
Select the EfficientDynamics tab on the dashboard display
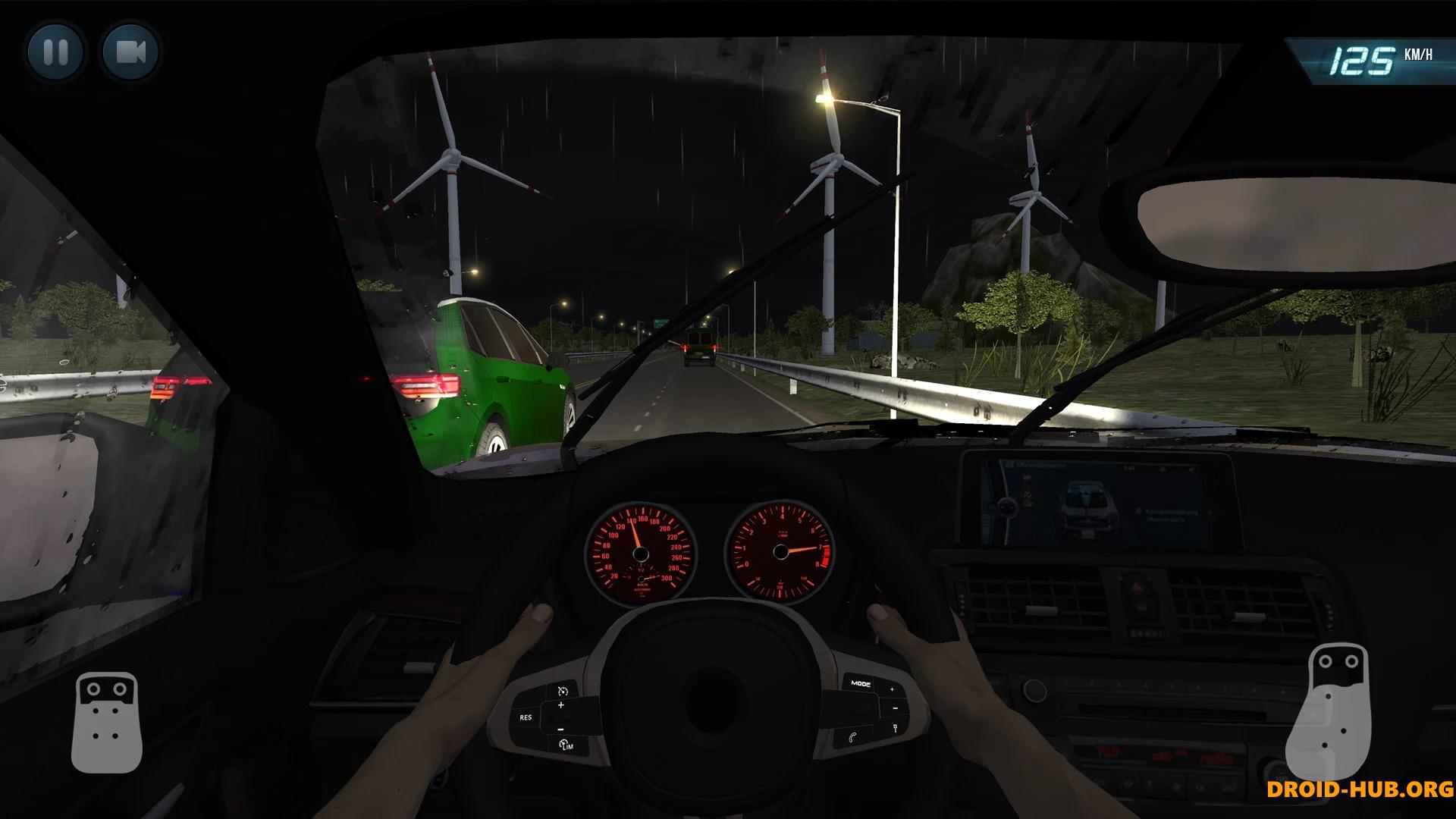1035,465
